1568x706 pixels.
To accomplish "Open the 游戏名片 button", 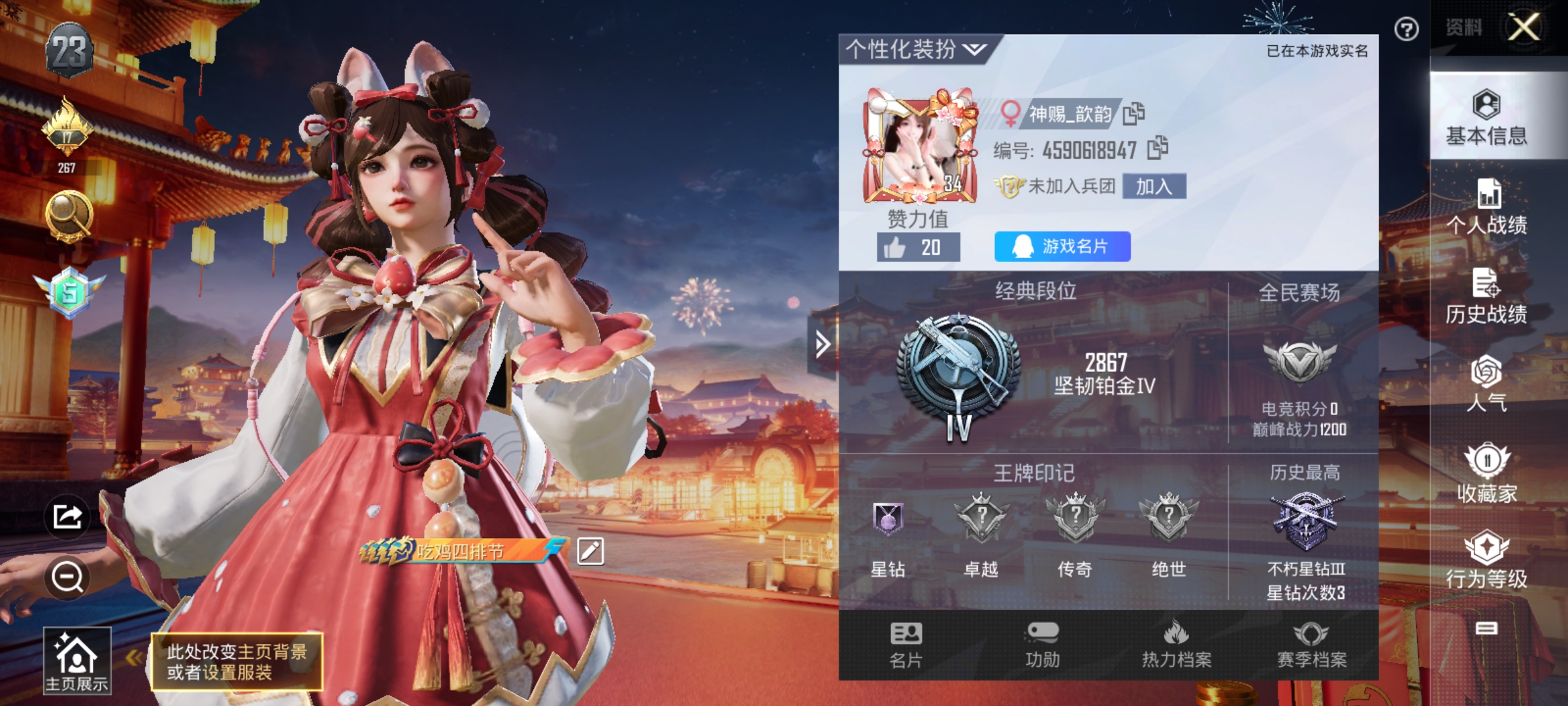I will coord(1062,246).
